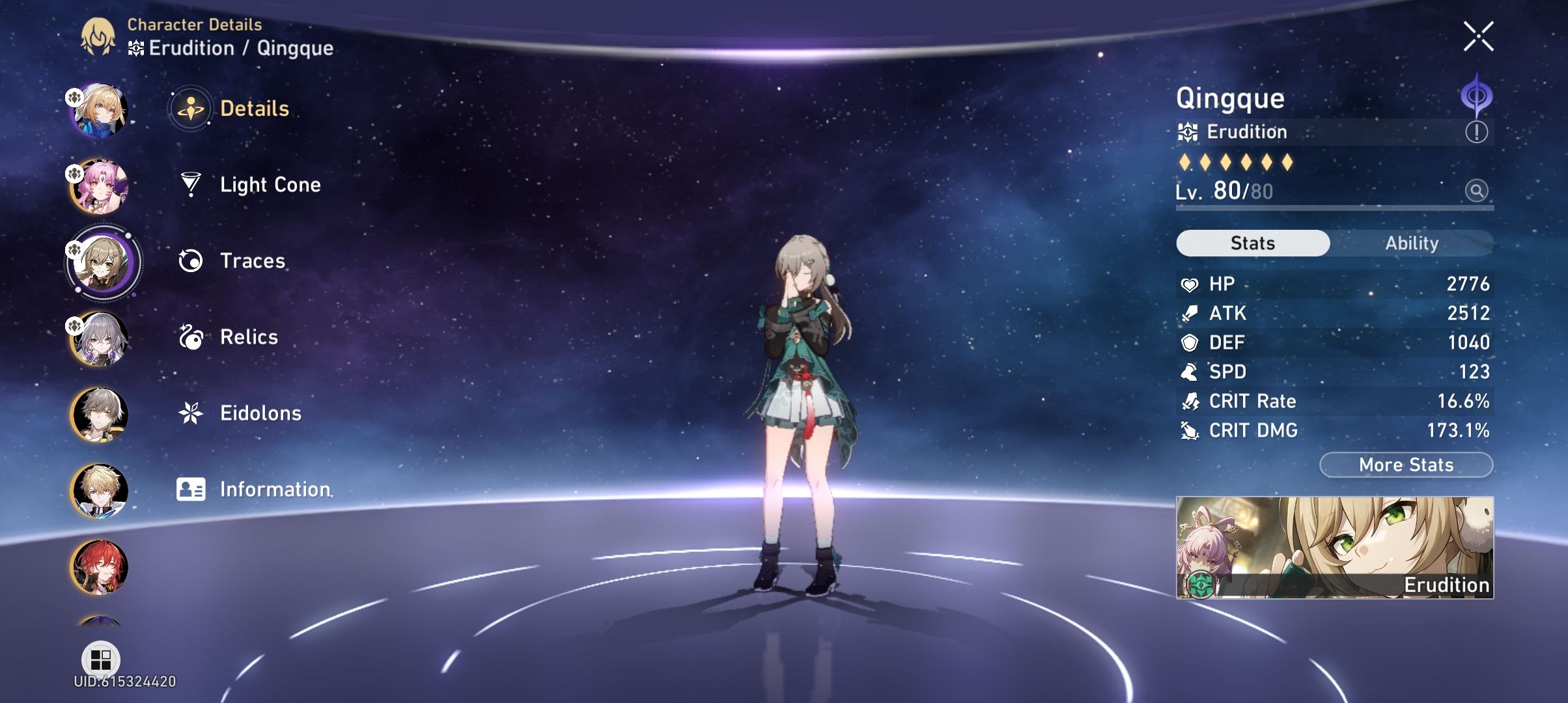Select the Traces menu entry
The height and width of the screenshot is (703, 1568).
pos(252,260)
